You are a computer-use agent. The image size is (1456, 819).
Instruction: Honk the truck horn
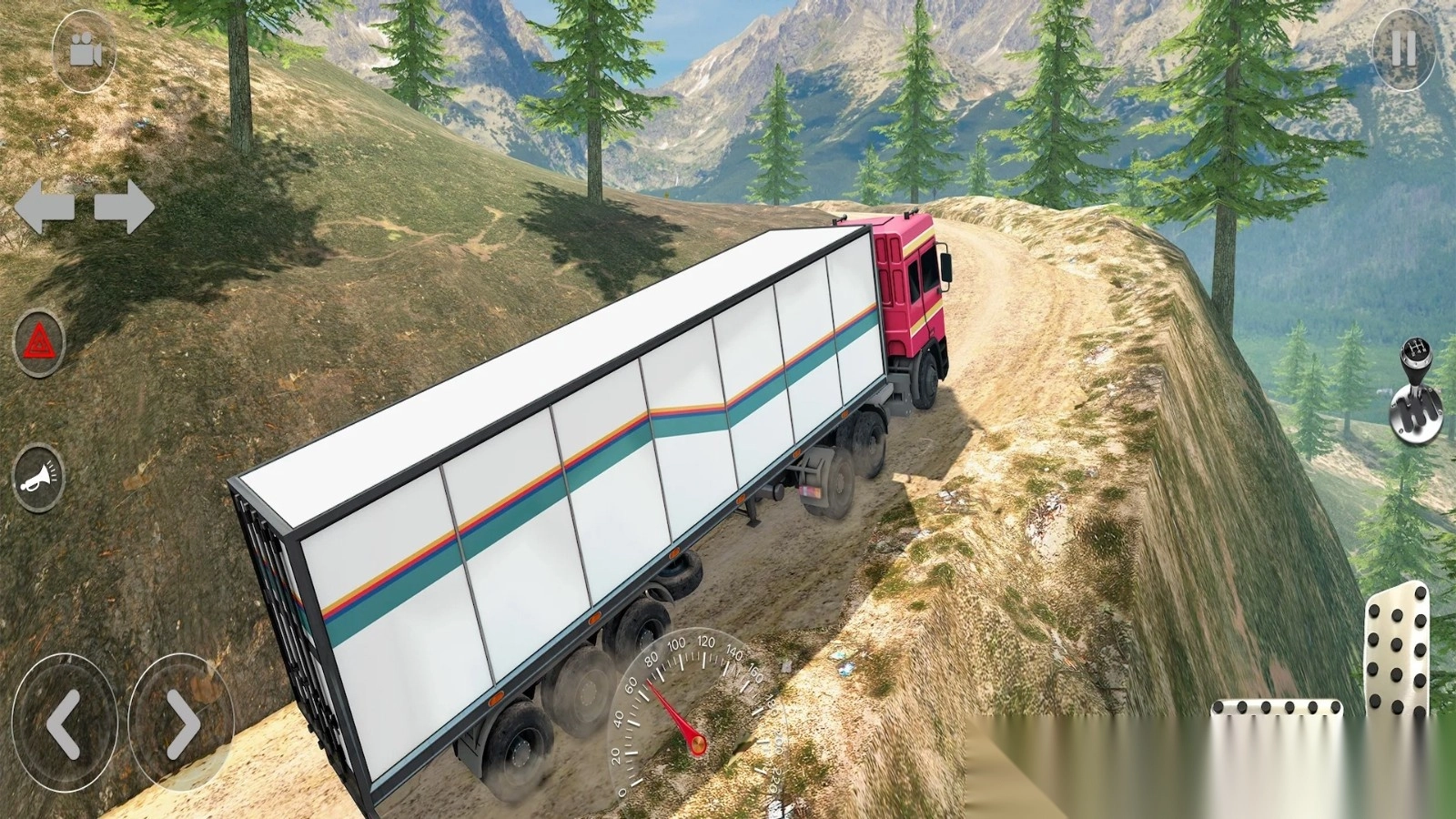[x=38, y=477]
